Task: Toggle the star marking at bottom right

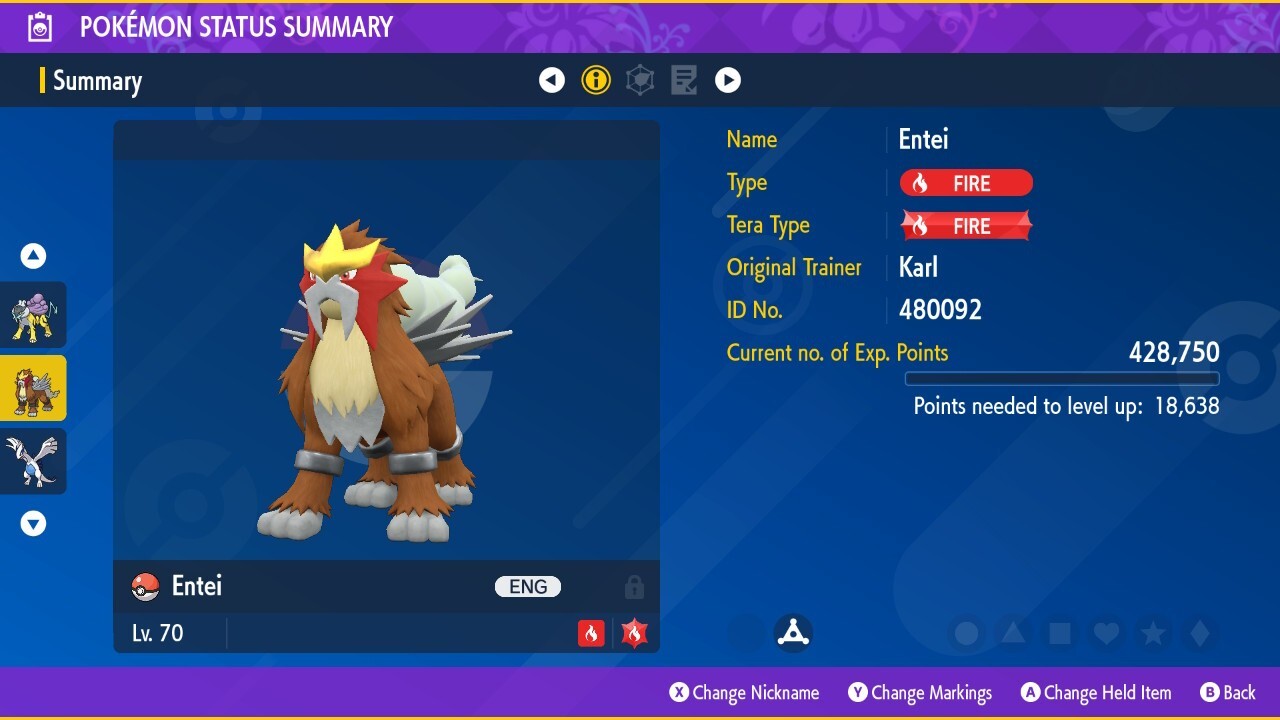Action: click(x=1154, y=632)
